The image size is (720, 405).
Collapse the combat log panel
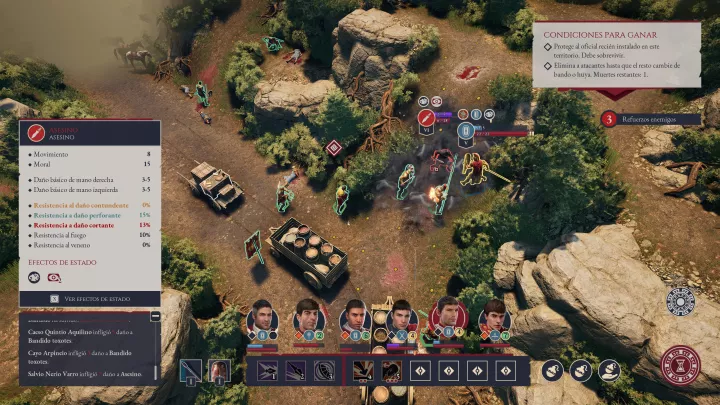point(155,316)
